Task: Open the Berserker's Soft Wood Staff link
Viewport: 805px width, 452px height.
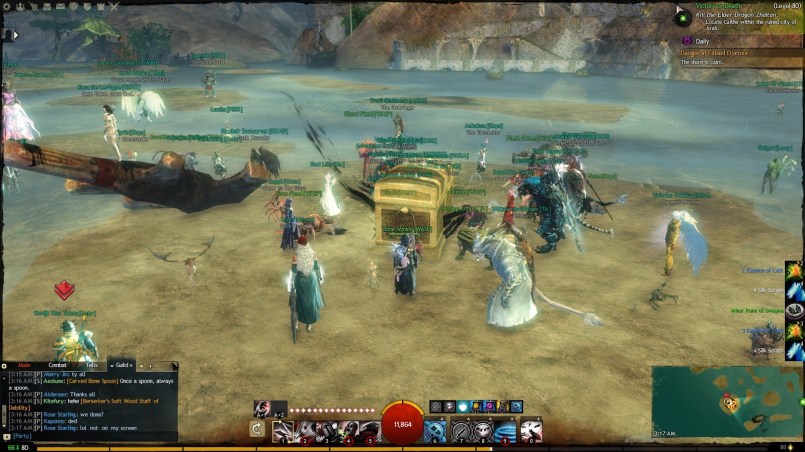Action: 125,401
